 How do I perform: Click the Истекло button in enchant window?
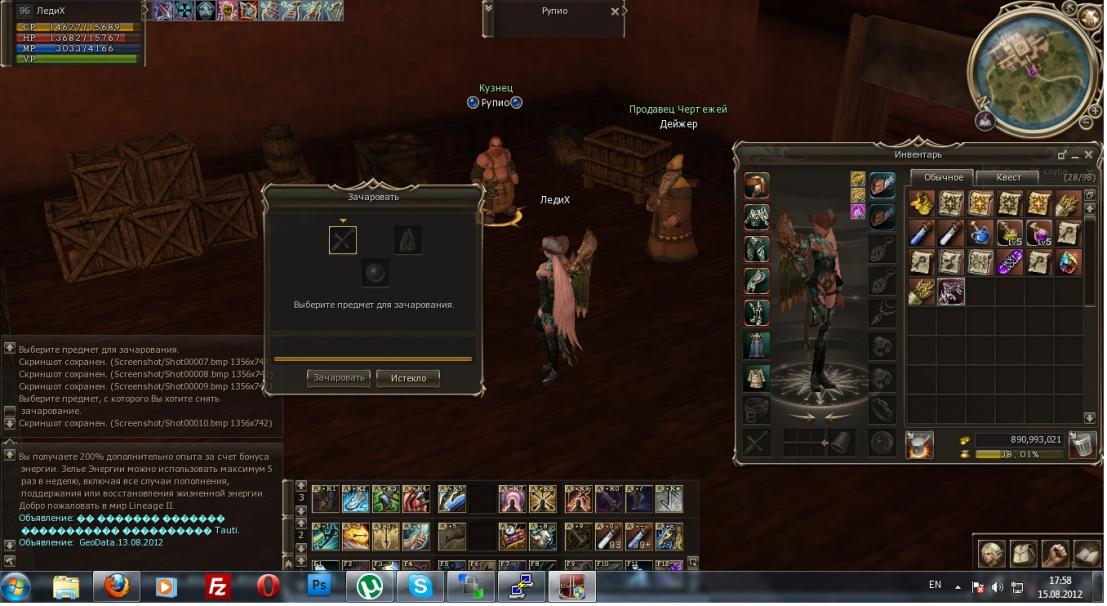tap(408, 378)
